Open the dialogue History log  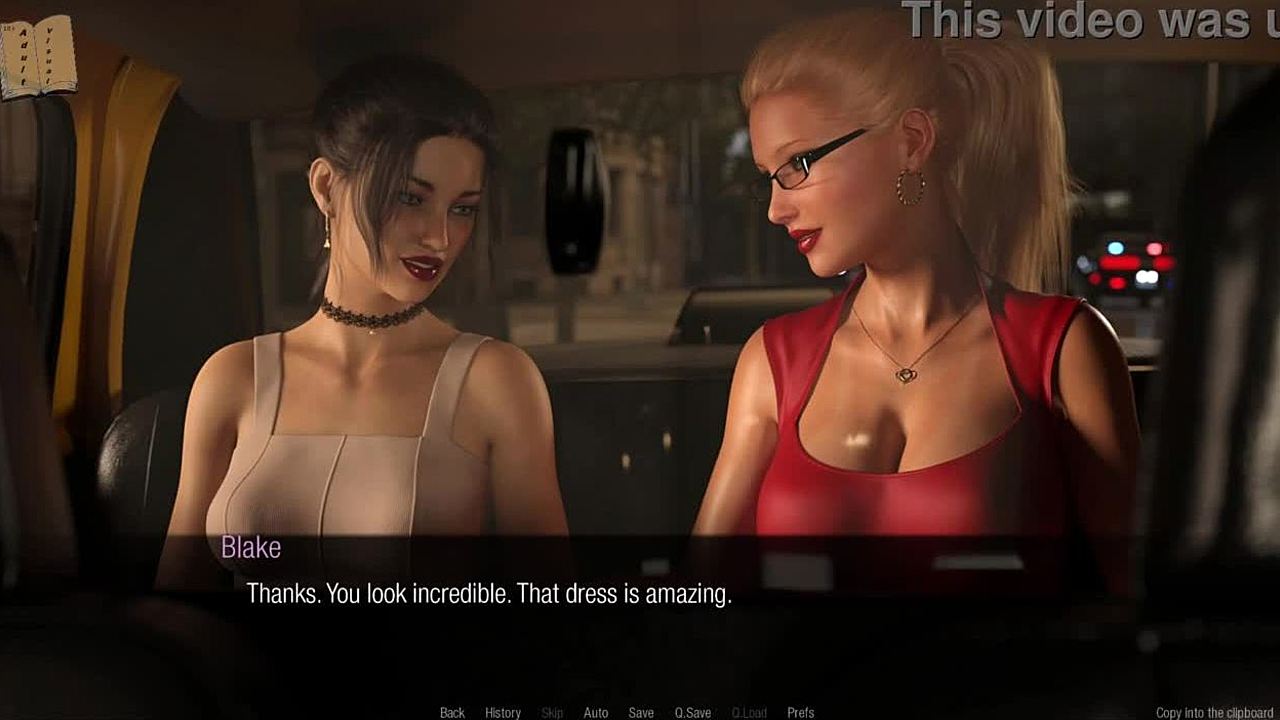point(503,712)
